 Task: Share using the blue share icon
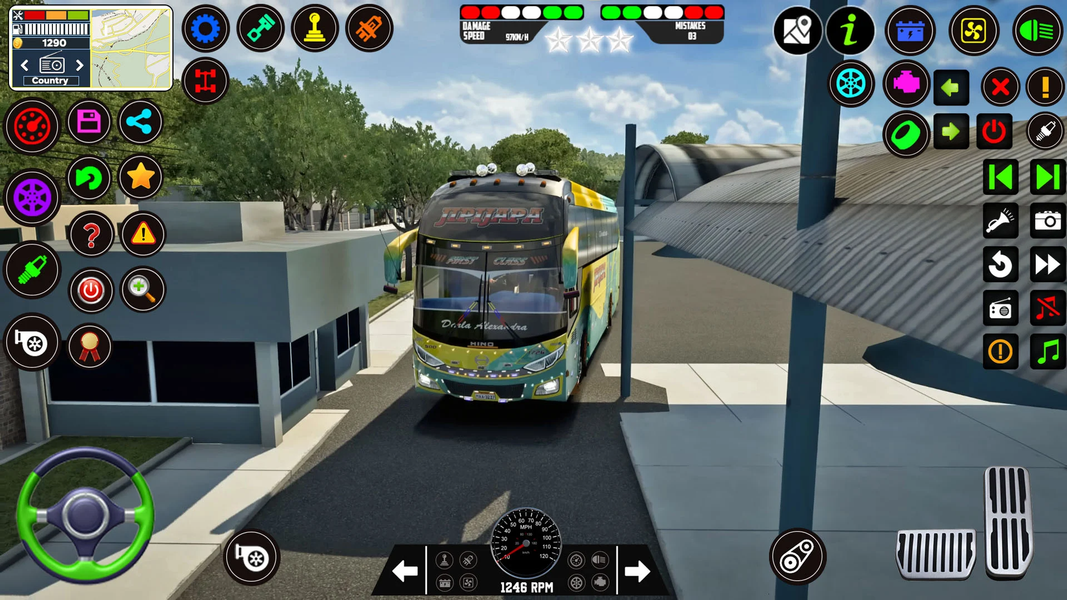(141, 123)
